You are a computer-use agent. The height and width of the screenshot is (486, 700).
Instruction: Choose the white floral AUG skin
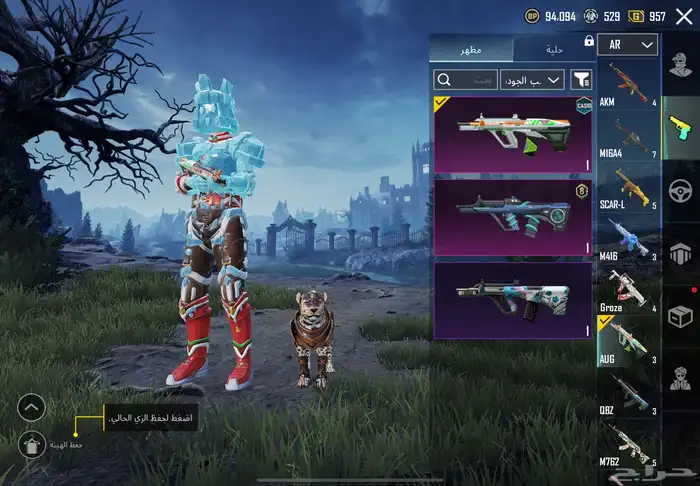[x=512, y=300]
